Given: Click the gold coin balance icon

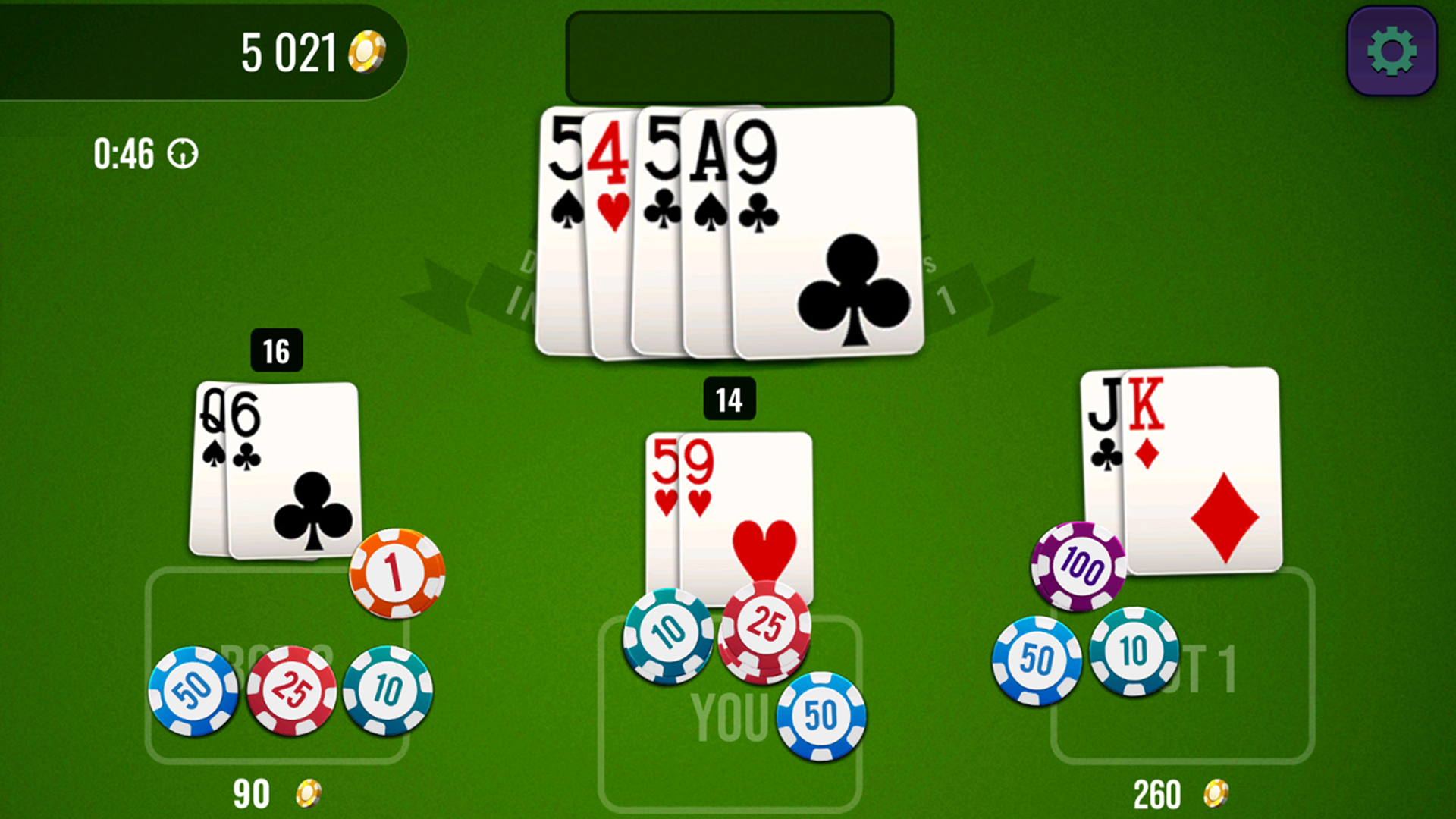Looking at the screenshot, I should [366, 49].
